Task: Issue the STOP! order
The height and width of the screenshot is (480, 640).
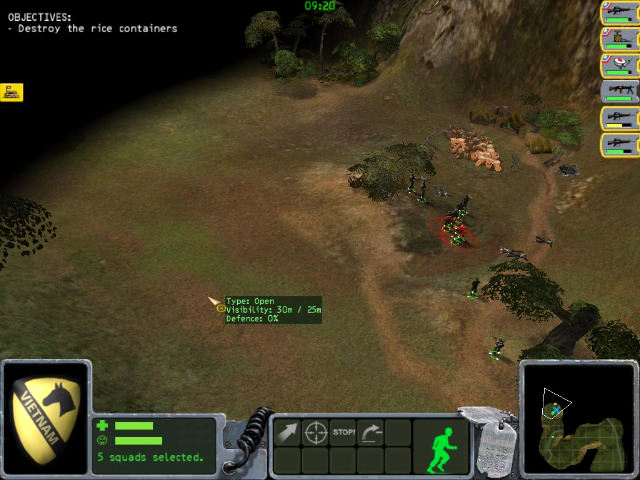Action: point(344,433)
